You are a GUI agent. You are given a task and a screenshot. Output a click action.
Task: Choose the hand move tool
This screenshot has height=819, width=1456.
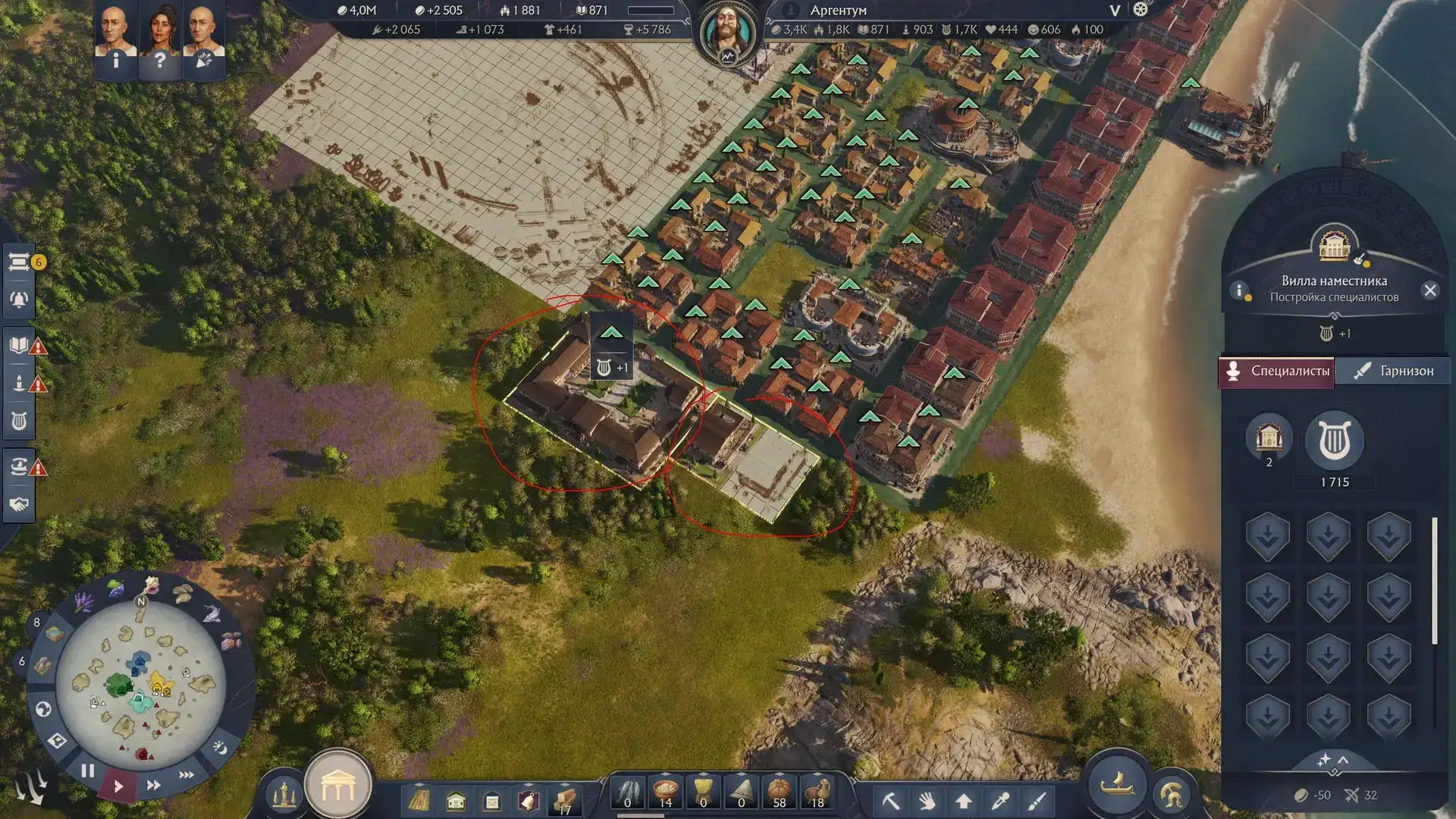click(x=927, y=801)
